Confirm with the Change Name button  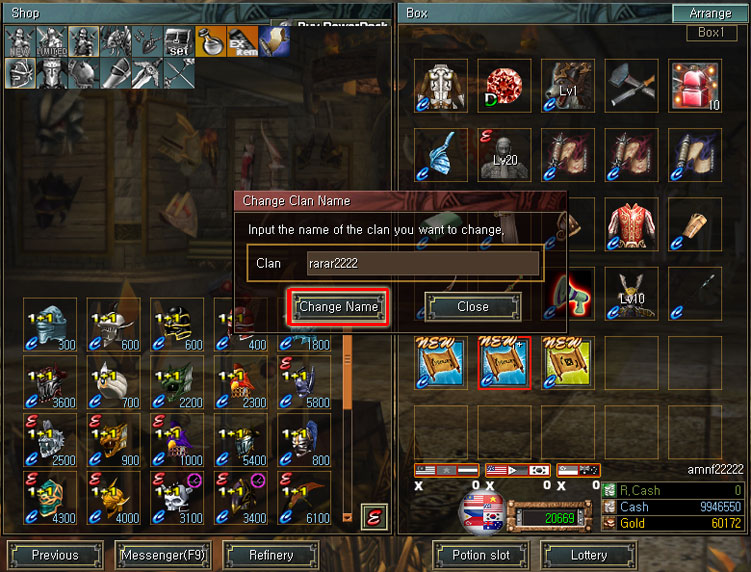(338, 307)
